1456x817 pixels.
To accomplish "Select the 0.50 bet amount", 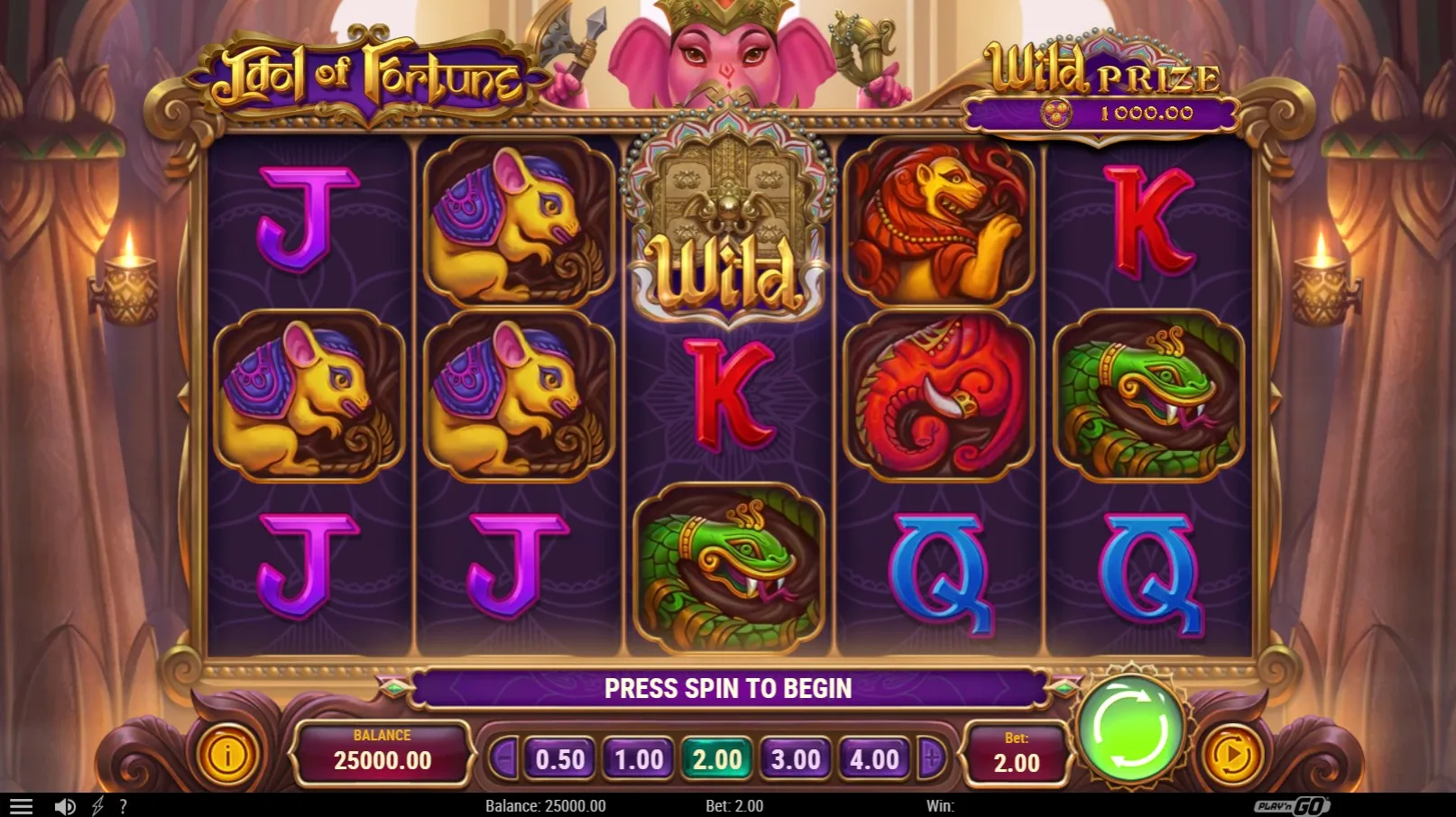I will (560, 759).
